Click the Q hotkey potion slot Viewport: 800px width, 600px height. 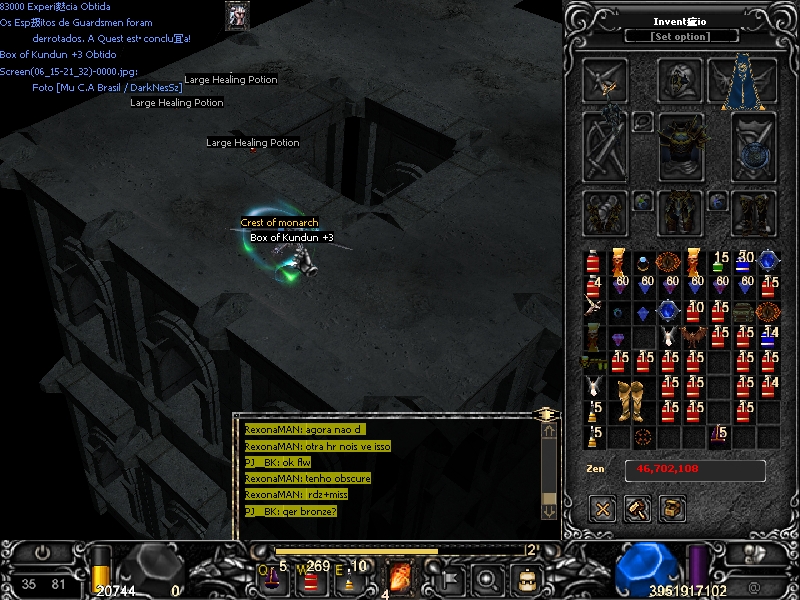tap(271, 577)
